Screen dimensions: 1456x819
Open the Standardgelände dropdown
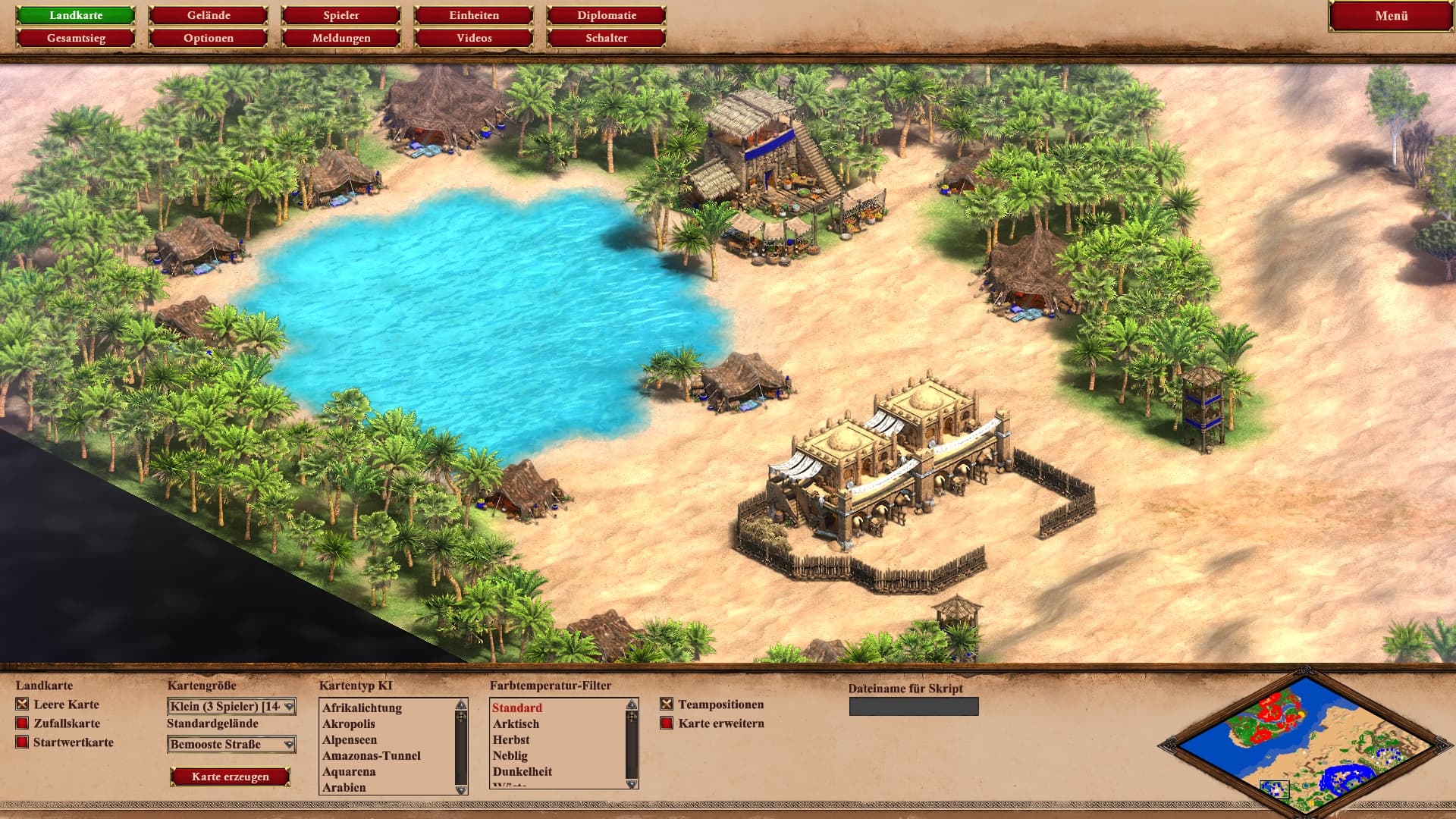coord(231,745)
